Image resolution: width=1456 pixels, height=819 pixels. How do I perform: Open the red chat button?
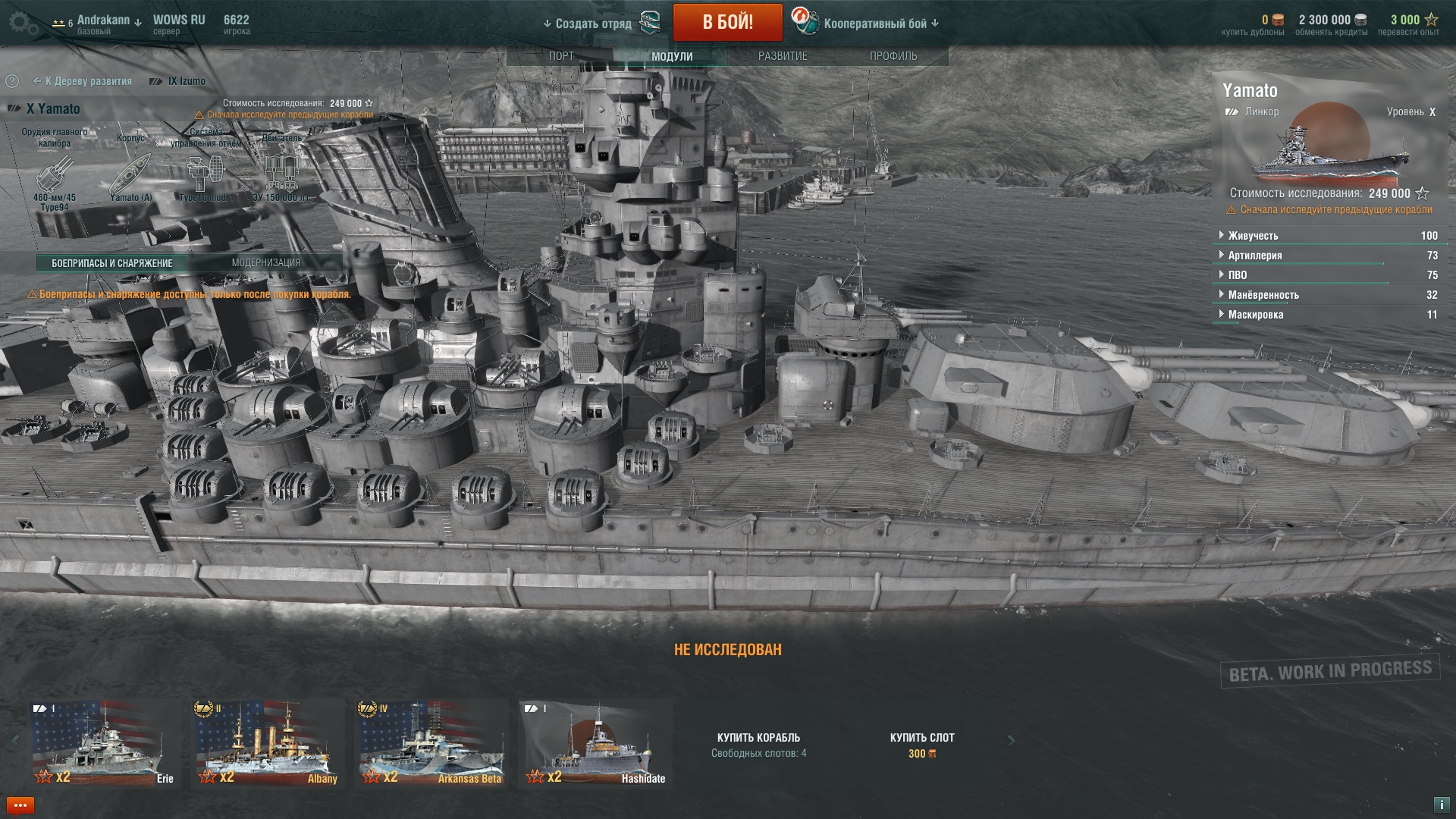20,805
